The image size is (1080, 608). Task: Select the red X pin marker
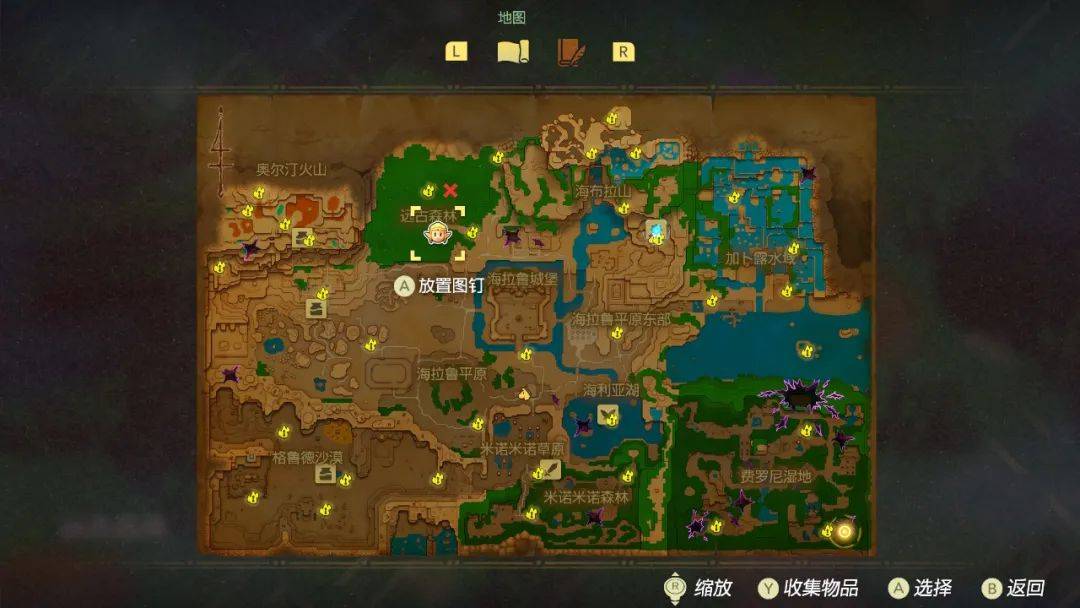(x=451, y=190)
